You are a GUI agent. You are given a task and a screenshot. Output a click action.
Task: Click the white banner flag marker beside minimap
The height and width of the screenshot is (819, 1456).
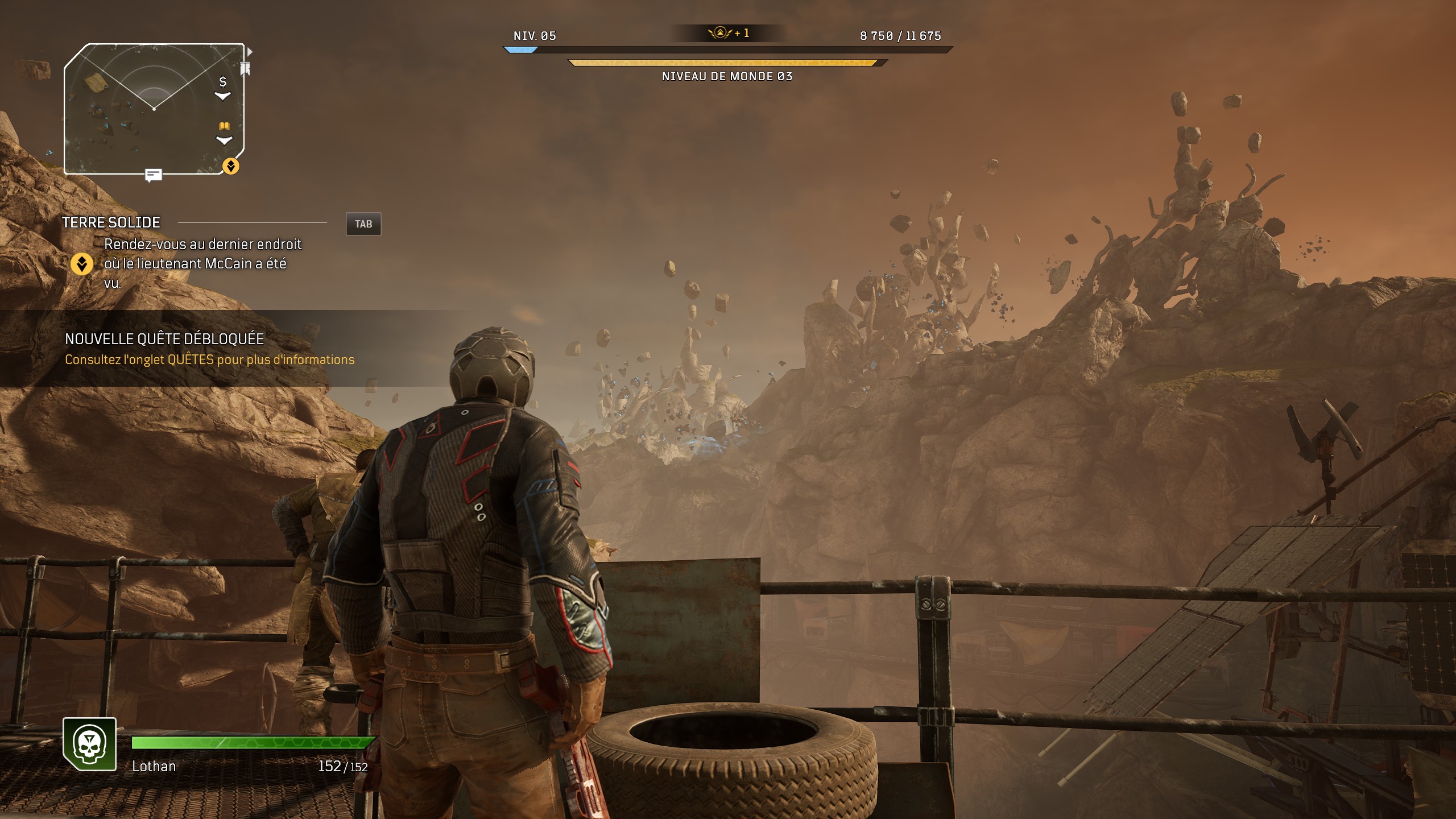coord(246,69)
